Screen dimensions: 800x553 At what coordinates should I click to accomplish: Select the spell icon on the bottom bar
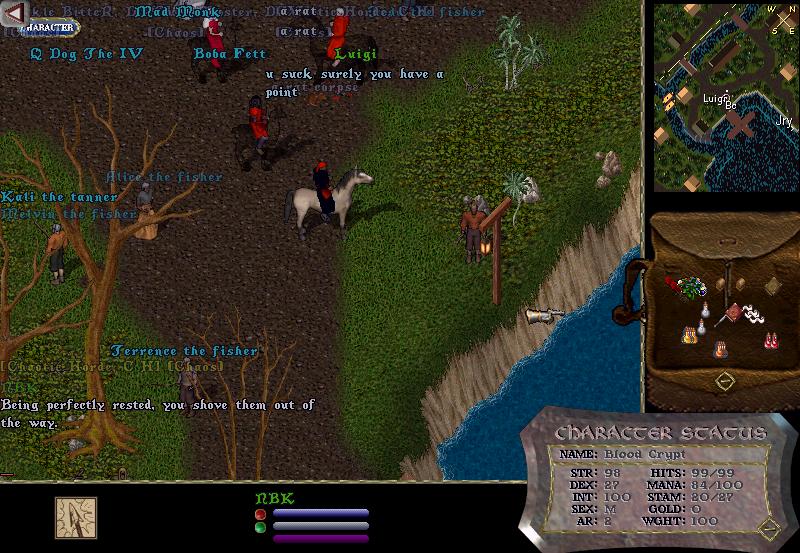tap(75, 516)
